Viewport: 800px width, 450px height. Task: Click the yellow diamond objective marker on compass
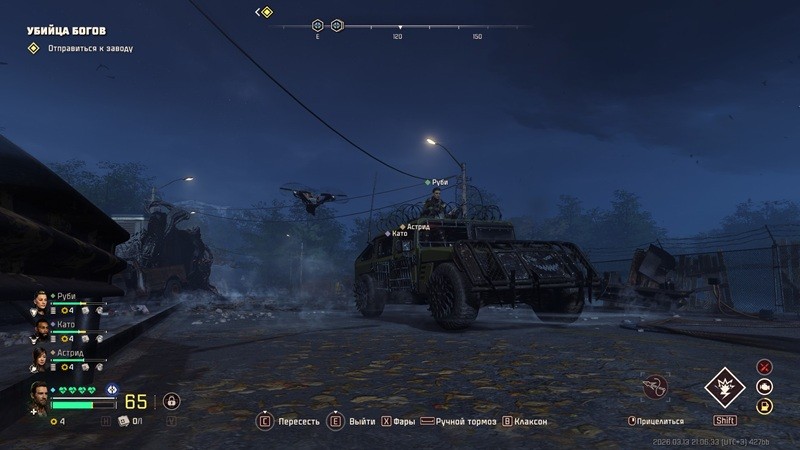click(266, 12)
